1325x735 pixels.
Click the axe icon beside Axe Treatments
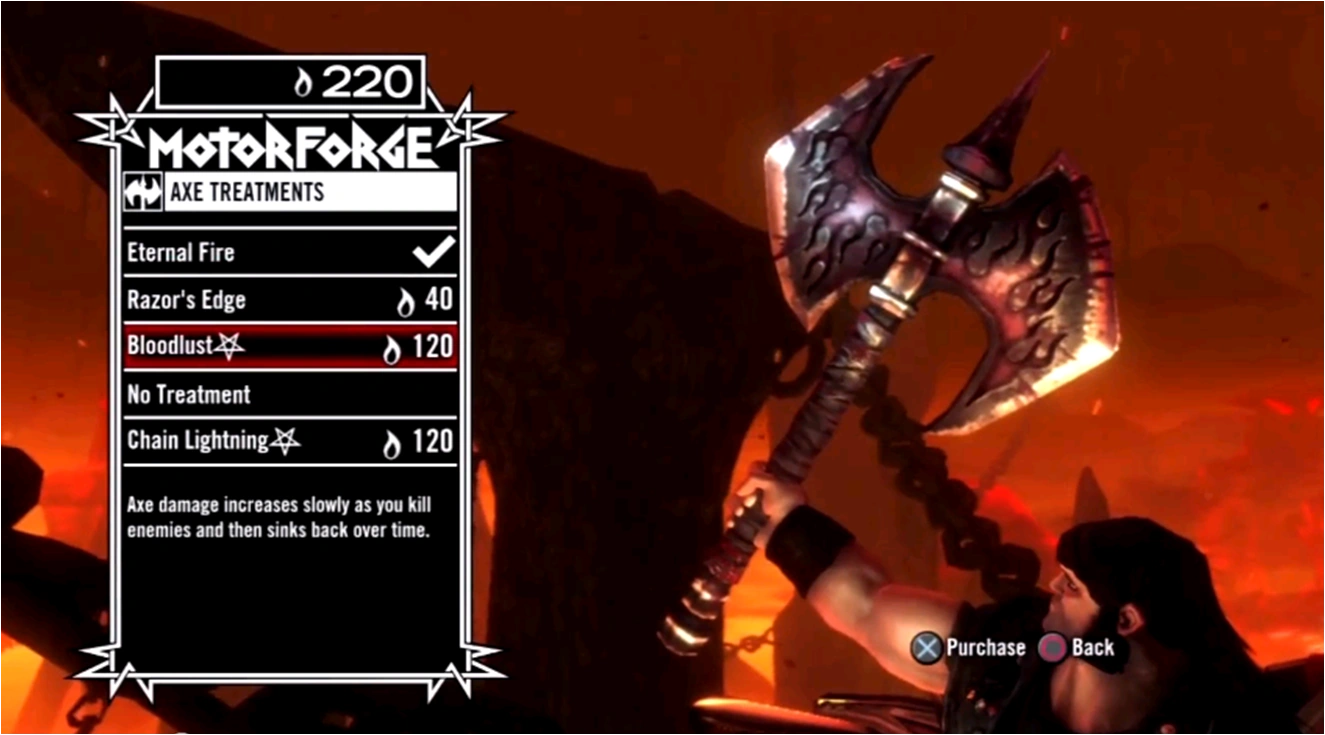(x=145, y=191)
